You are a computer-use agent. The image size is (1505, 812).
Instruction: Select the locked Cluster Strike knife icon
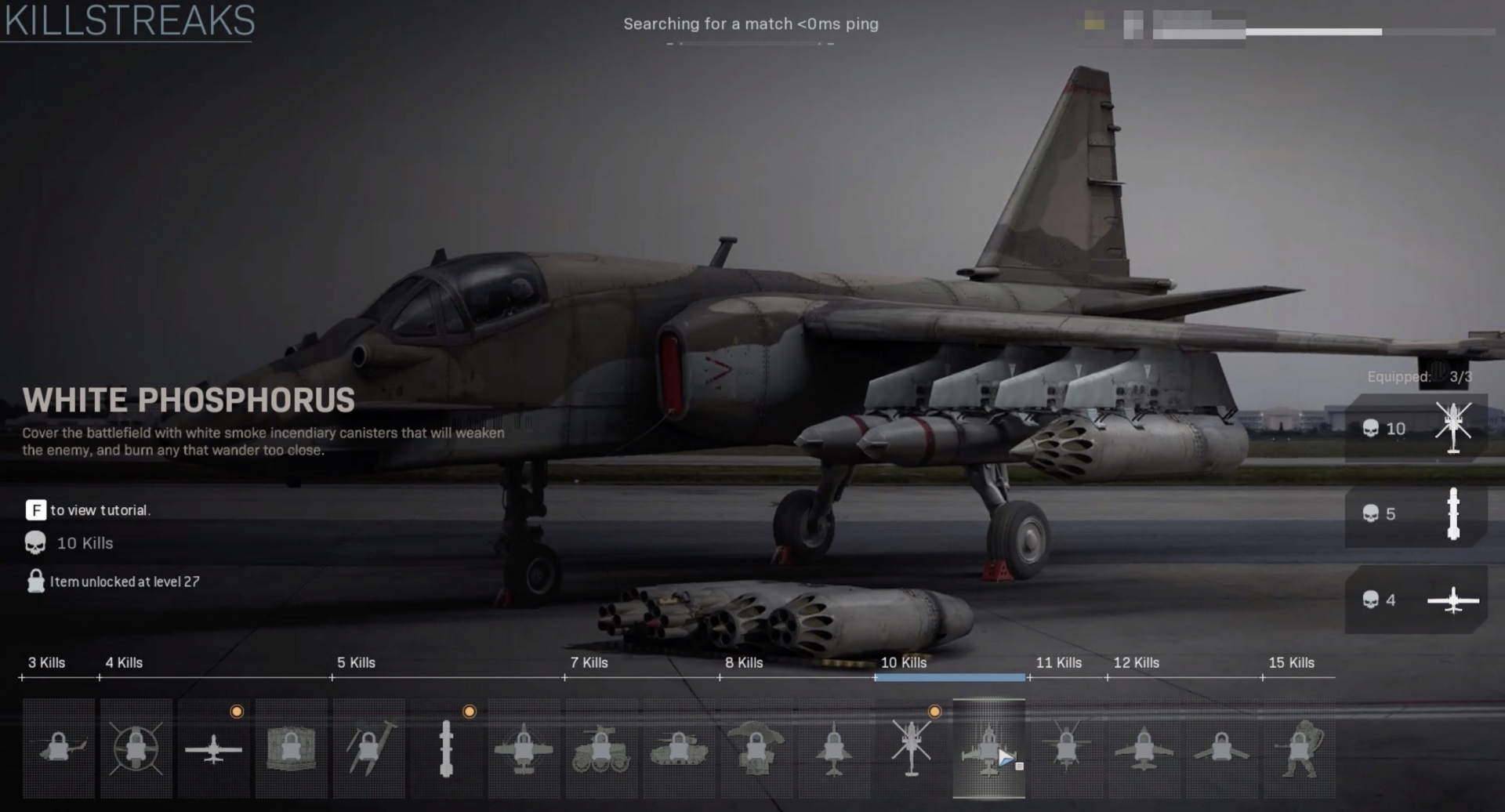[369, 749]
